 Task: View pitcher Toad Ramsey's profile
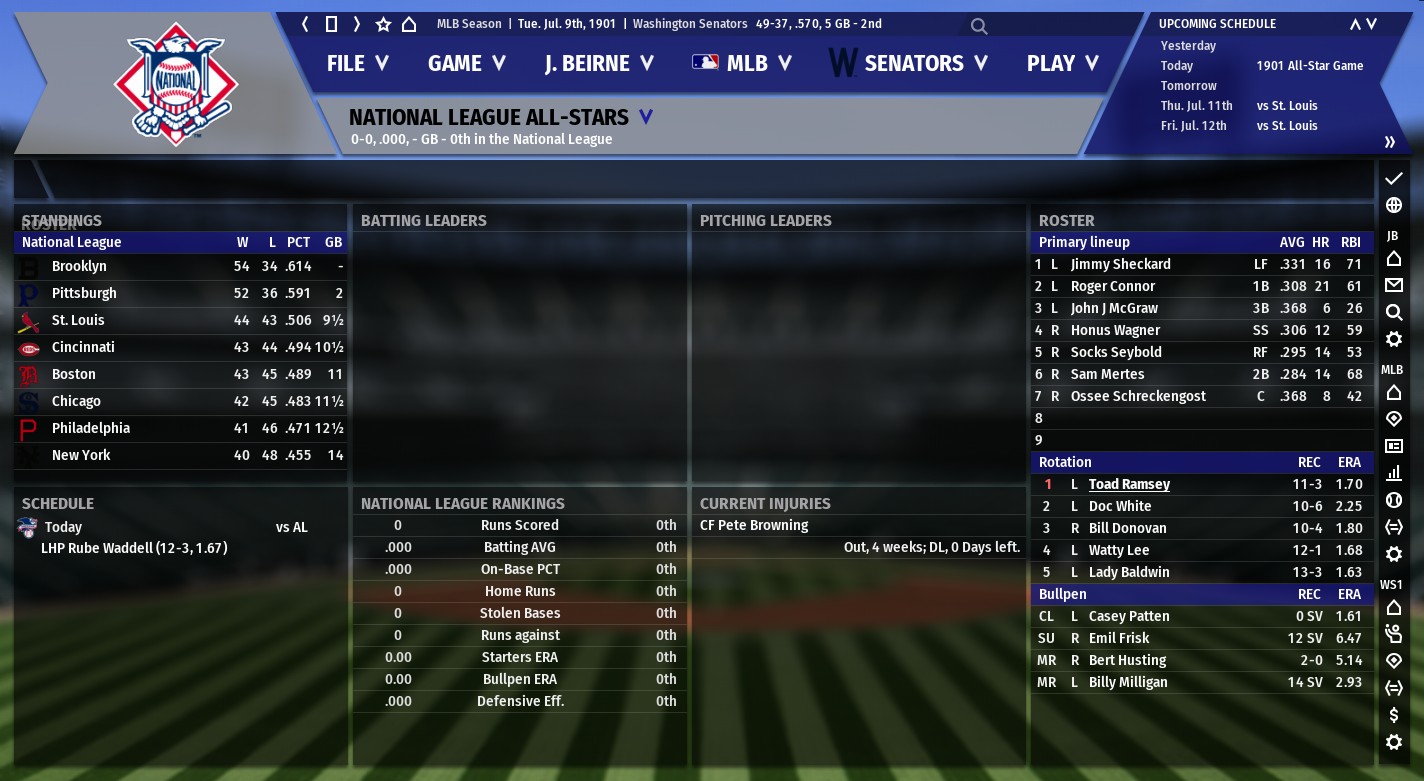coord(1129,484)
